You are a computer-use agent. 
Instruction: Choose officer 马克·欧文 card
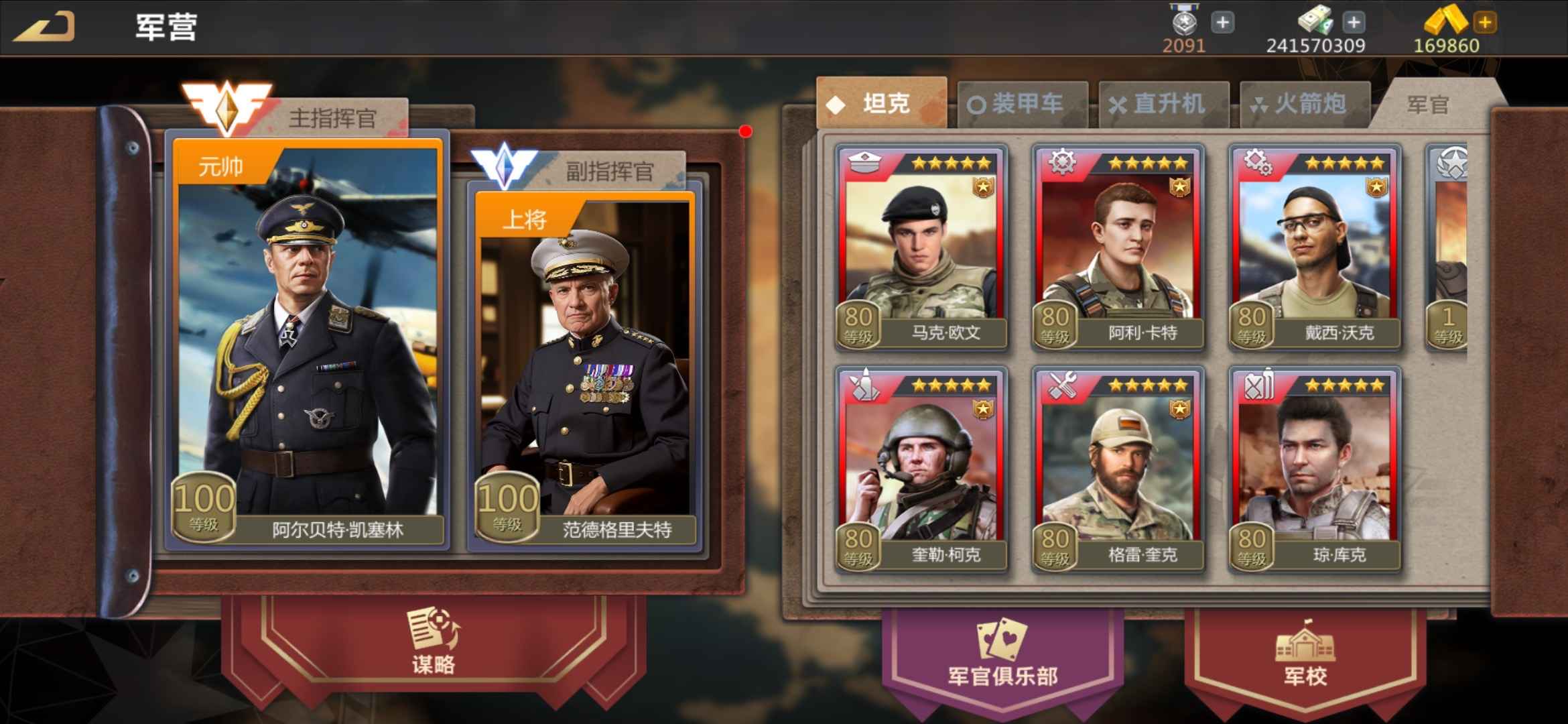point(921,247)
